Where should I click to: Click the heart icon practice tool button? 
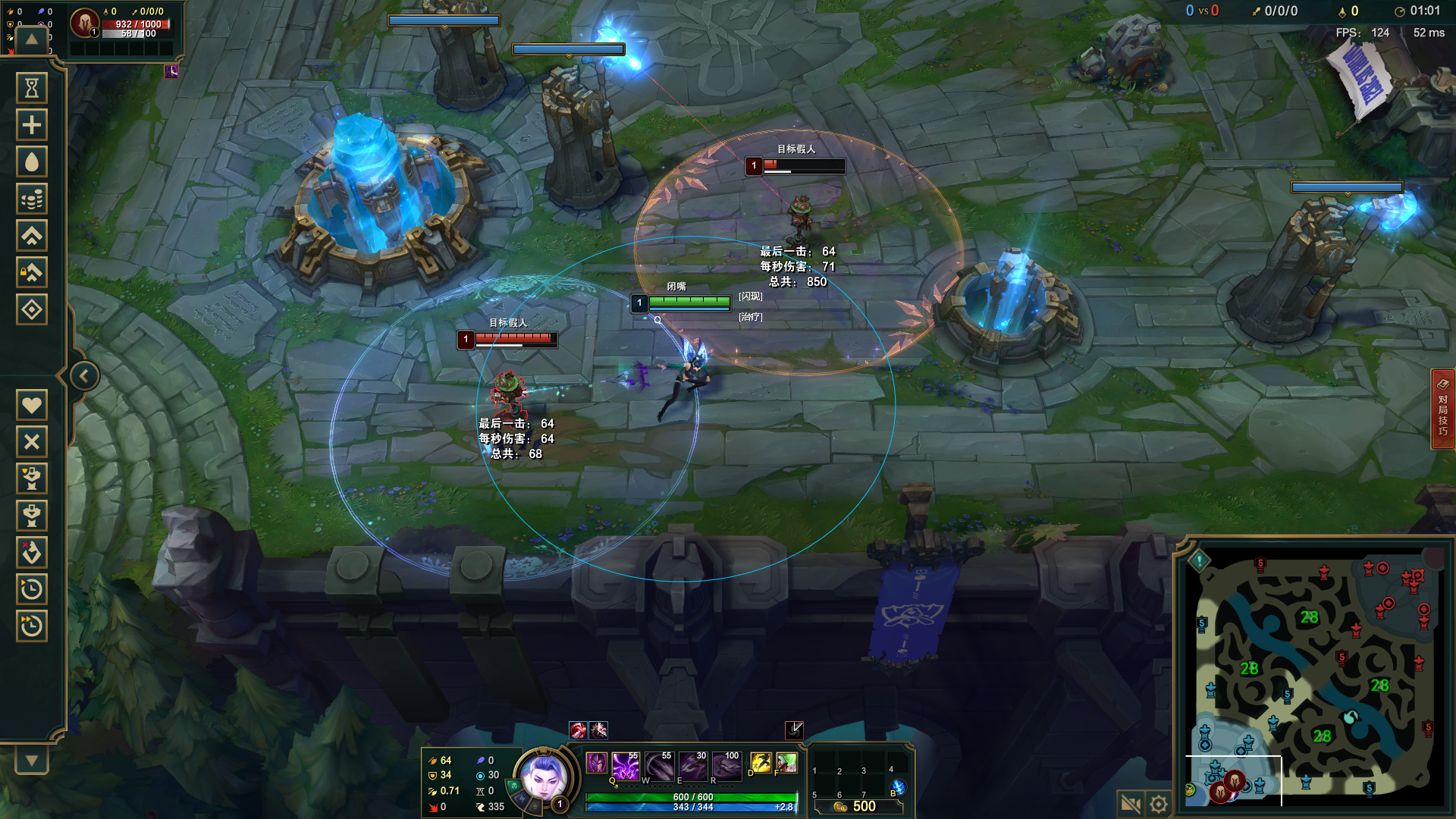pos(32,405)
